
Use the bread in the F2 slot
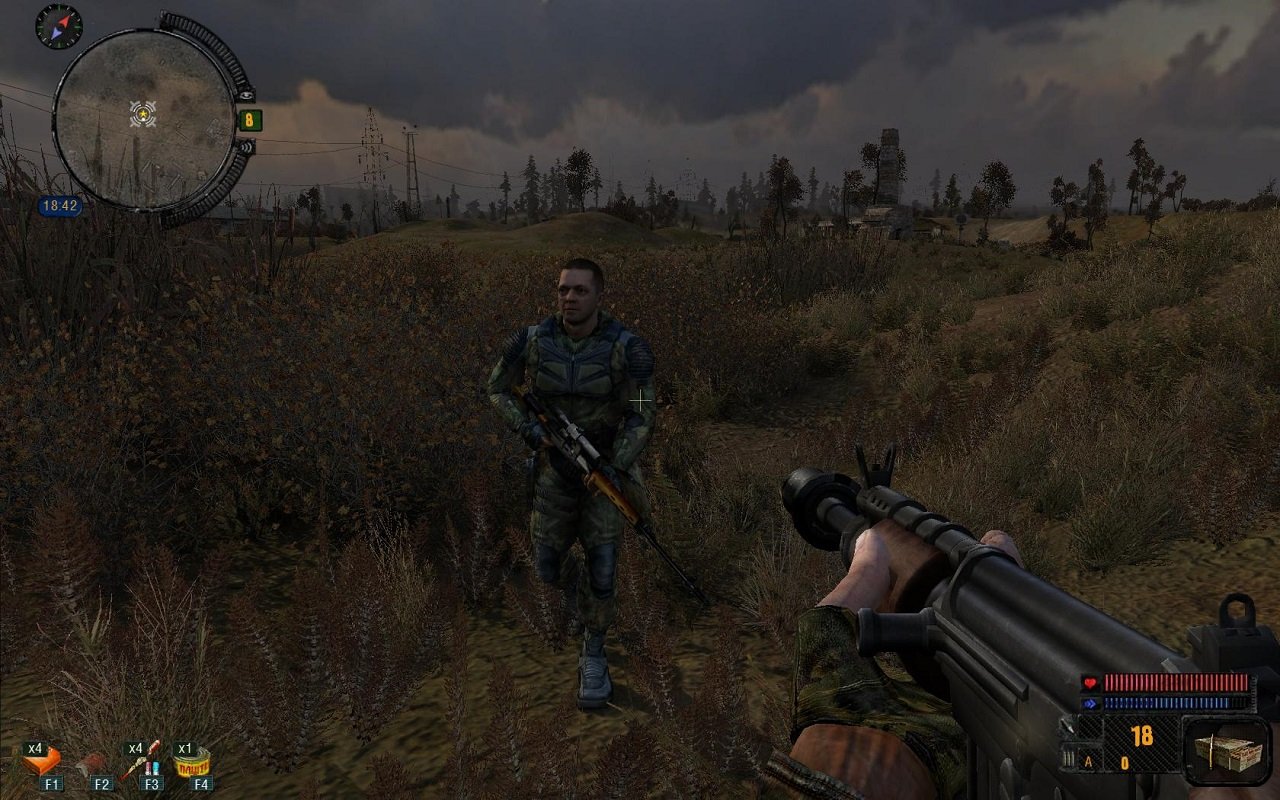click(97, 765)
